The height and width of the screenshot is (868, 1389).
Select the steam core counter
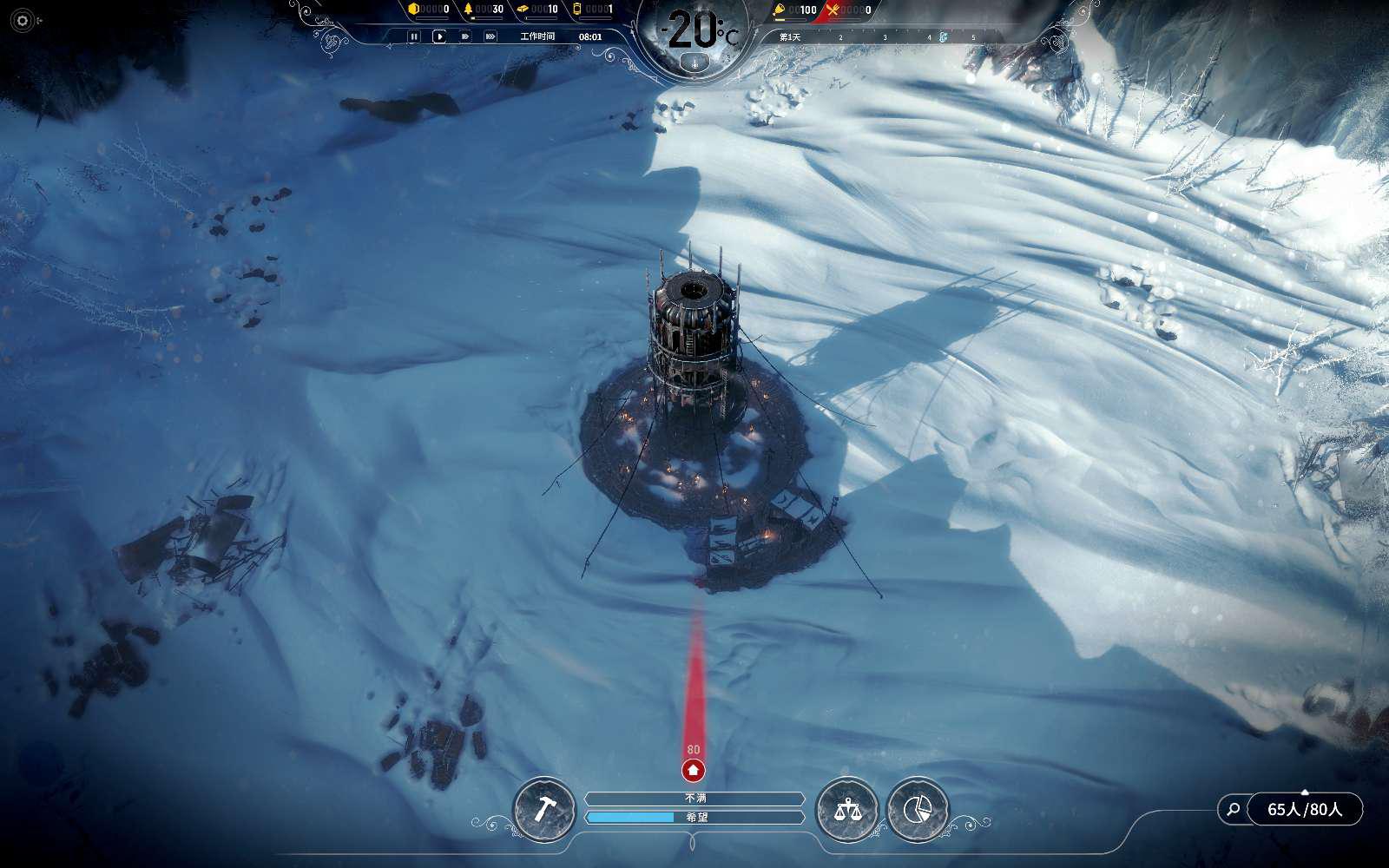click(593, 10)
